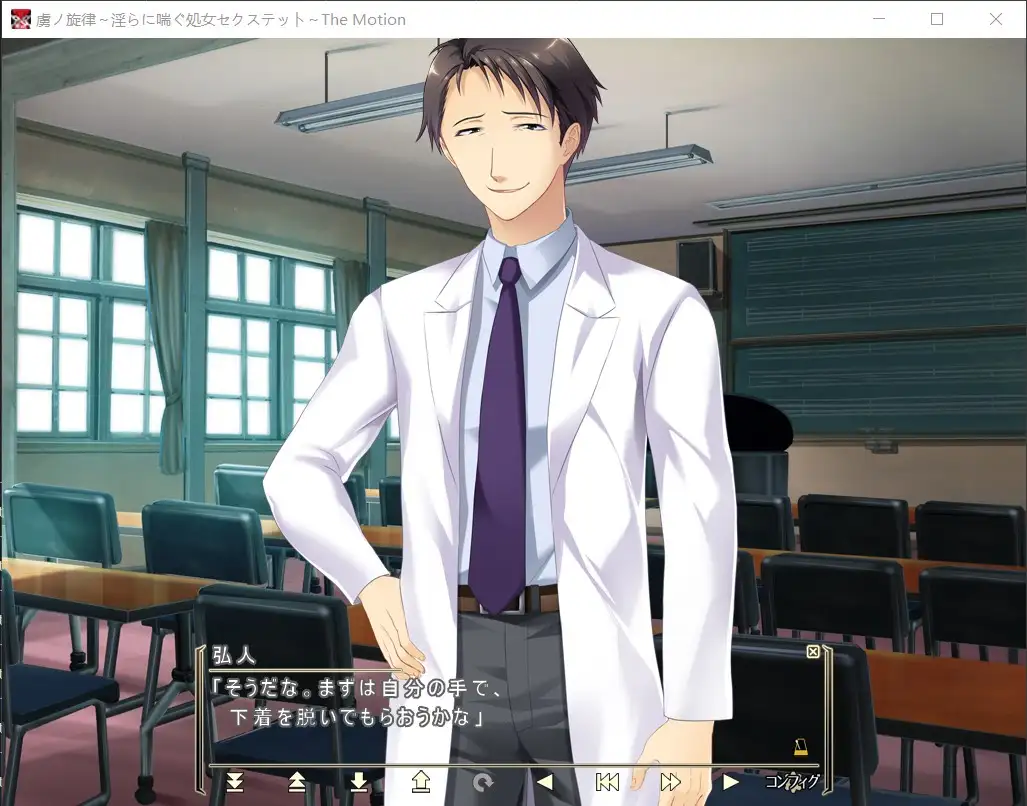Click the greyed circular replay arrow icon
Viewport: 1027px width, 806px height.
tap(483, 781)
